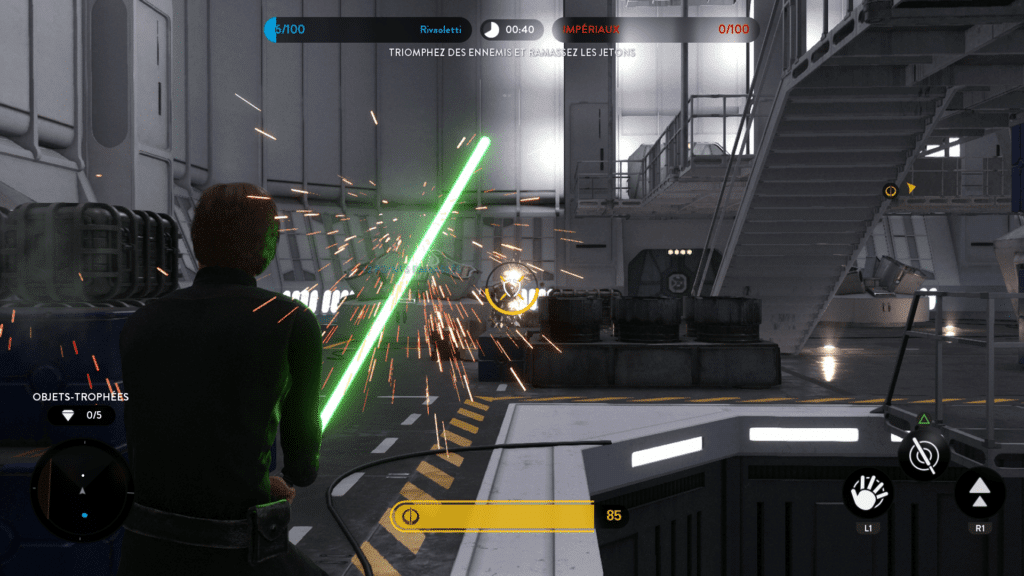Image resolution: width=1024 pixels, height=576 pixels.
Task: Activate the Force push hand ability
Action: [x=866, y=493]
